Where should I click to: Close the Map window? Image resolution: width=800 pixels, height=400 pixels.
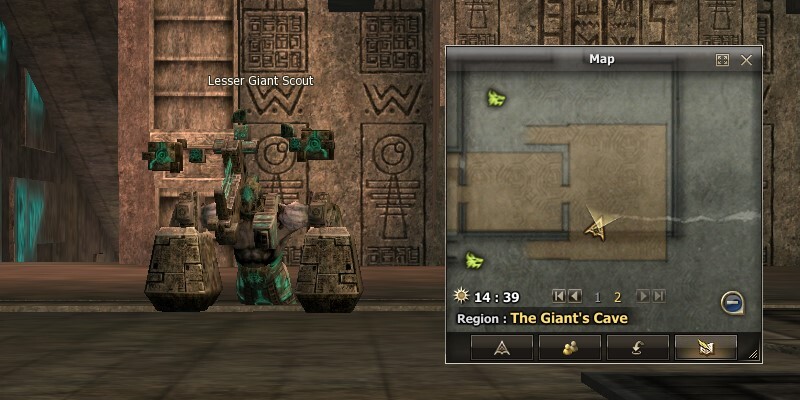[x=746, y=60]
